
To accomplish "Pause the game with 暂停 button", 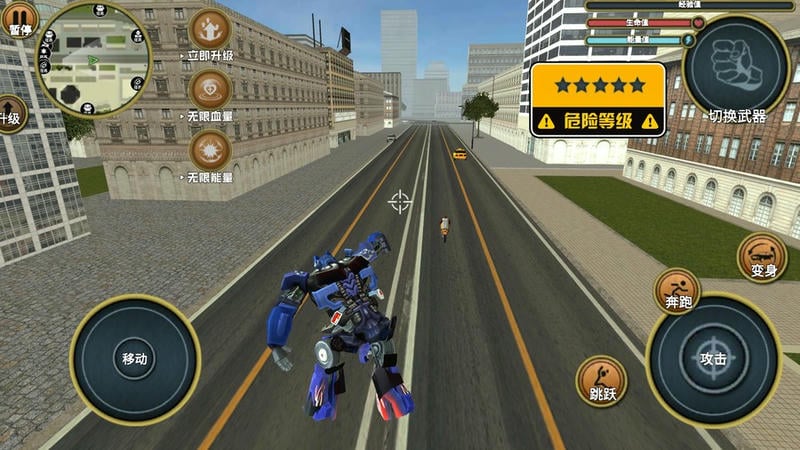I will click(x=20, y=18).
